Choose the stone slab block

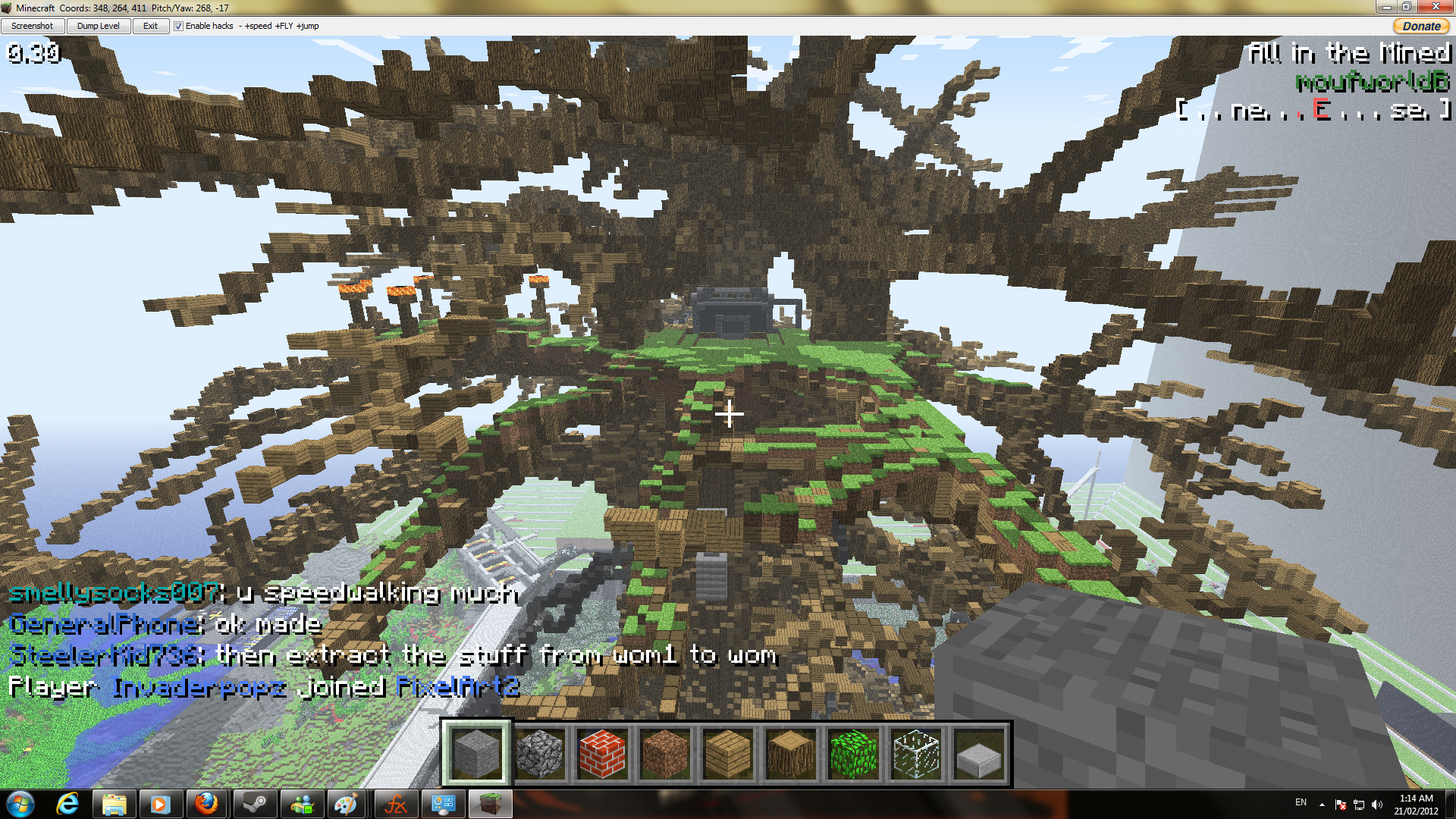pyautogui.click(x=980, y=753)
